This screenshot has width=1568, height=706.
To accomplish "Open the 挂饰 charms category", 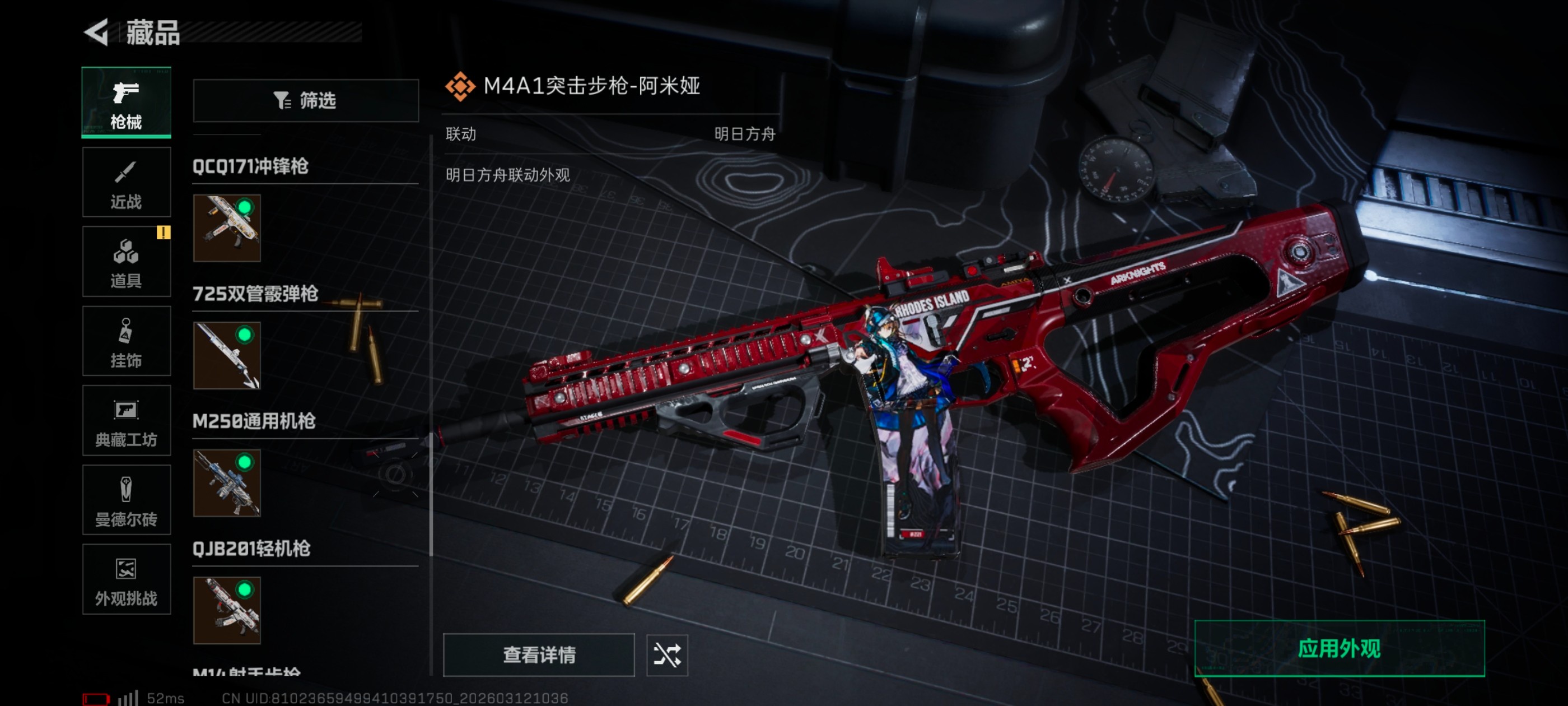I will (126, 341).
